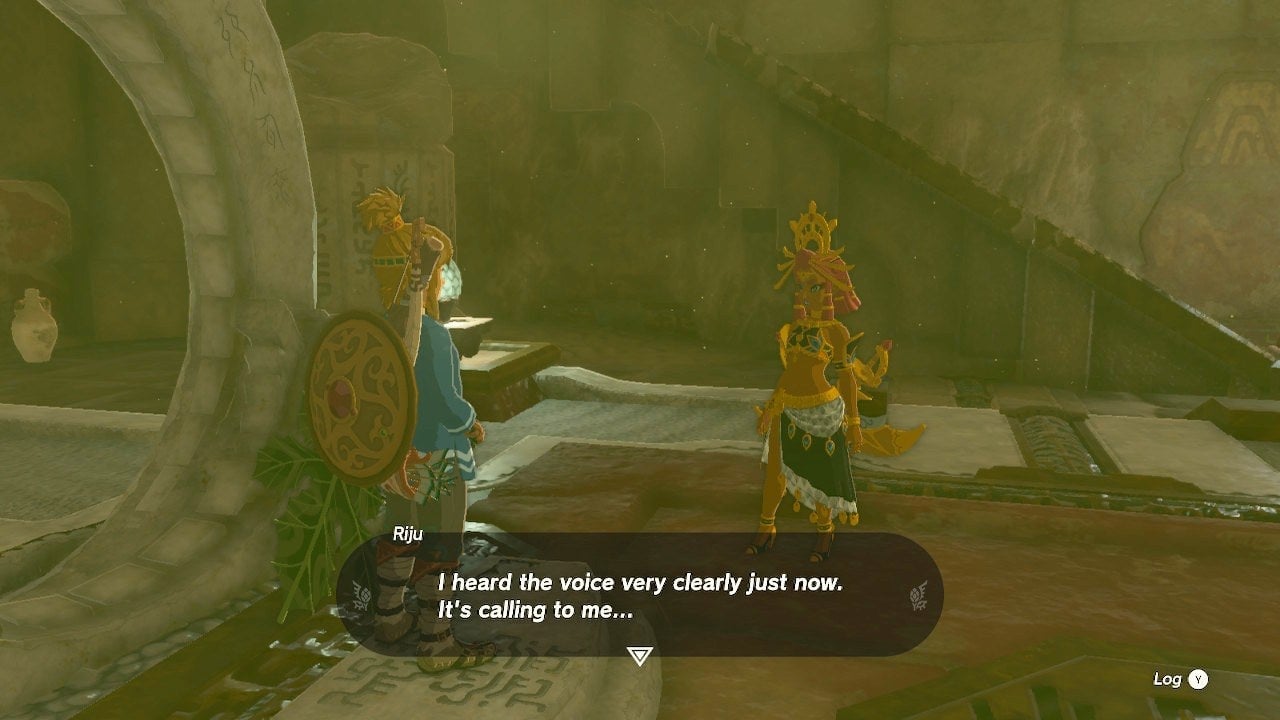Click the engraved floor slab below Link
Viewport: 1280px width, 720px height.
coord(480,690)
